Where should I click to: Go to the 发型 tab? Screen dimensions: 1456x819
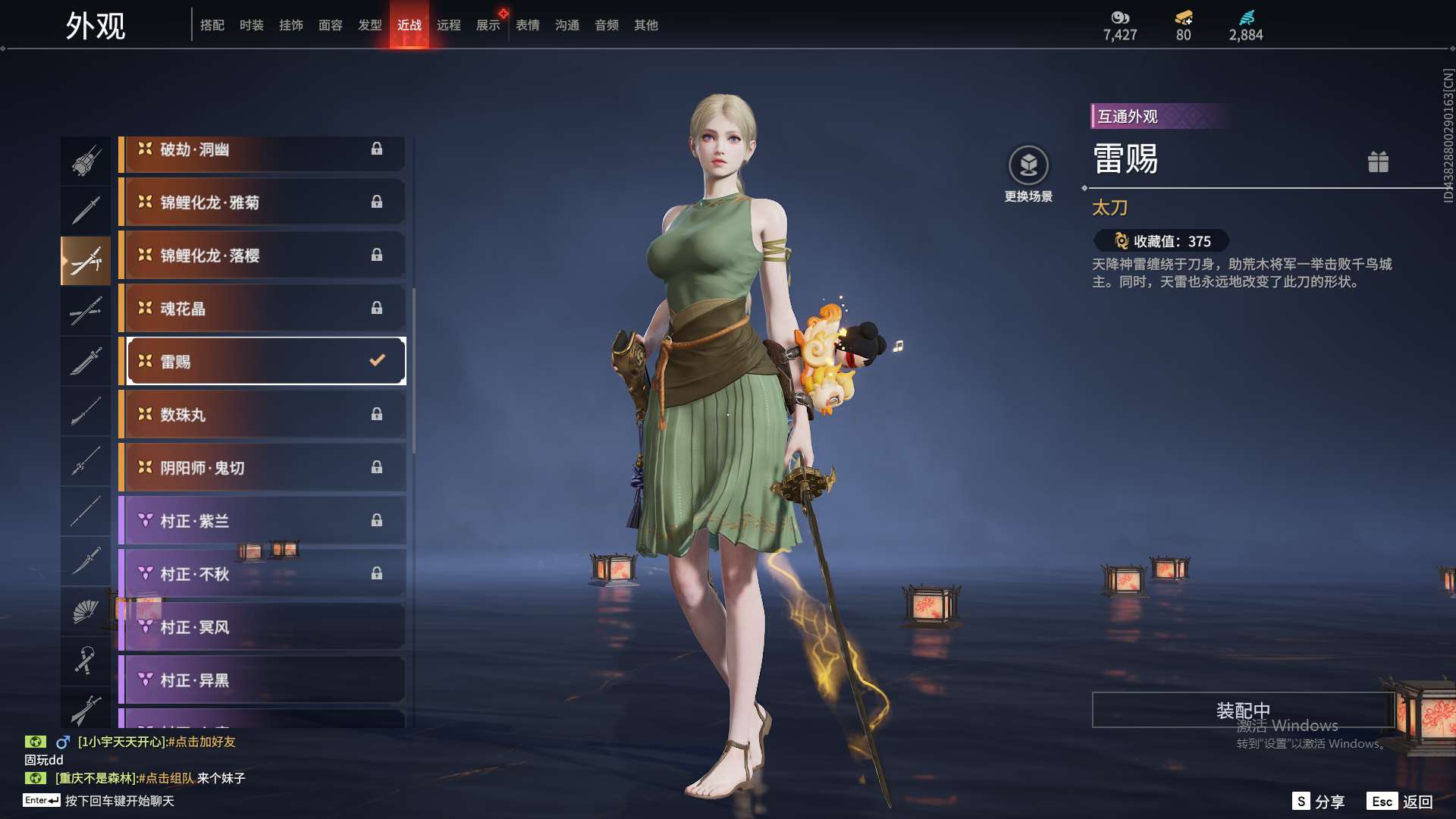369,25
